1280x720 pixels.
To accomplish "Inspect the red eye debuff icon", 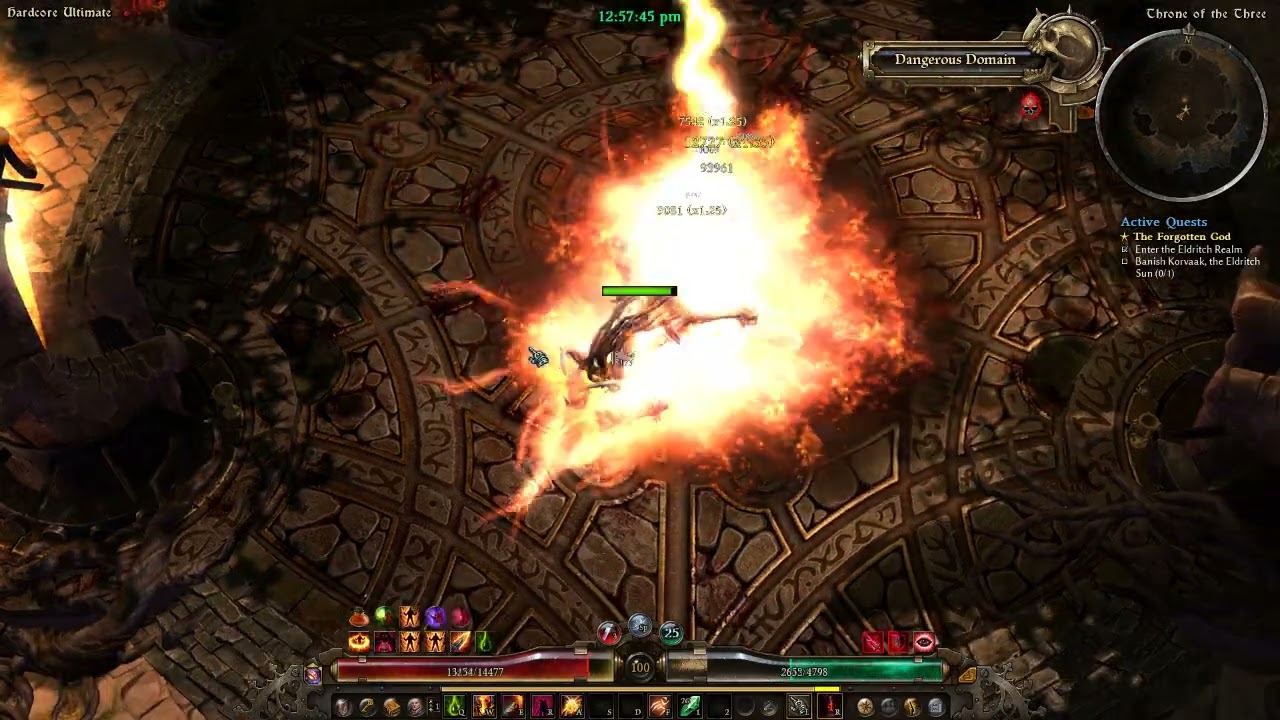I will (x=924, y=642).
